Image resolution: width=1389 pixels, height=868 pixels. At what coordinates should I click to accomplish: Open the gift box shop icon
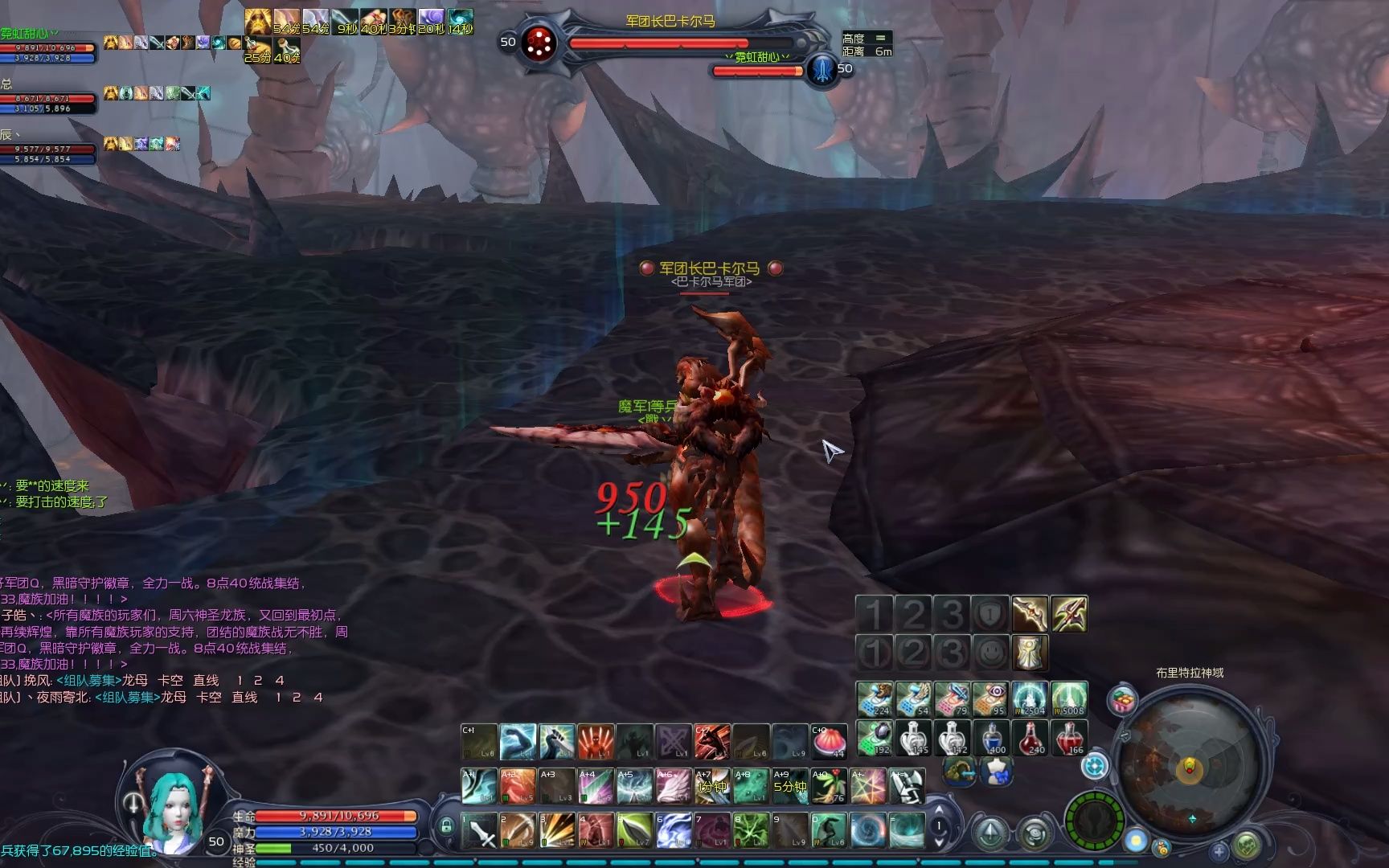[1122, 700]
